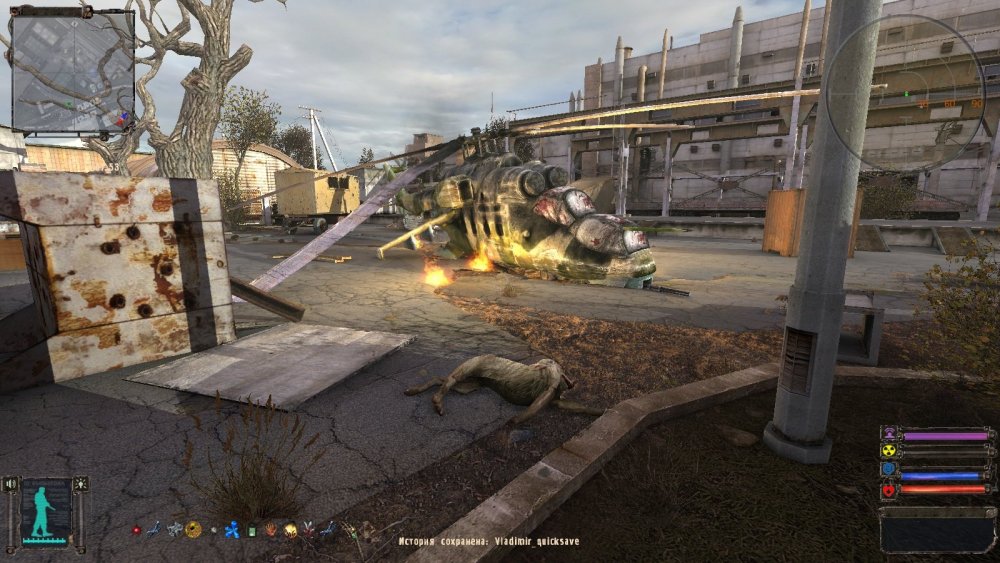The height and width of the screenshot is (563, 1000).
Task: Select the blue blob artifact icon
Action: click(232, 530)
